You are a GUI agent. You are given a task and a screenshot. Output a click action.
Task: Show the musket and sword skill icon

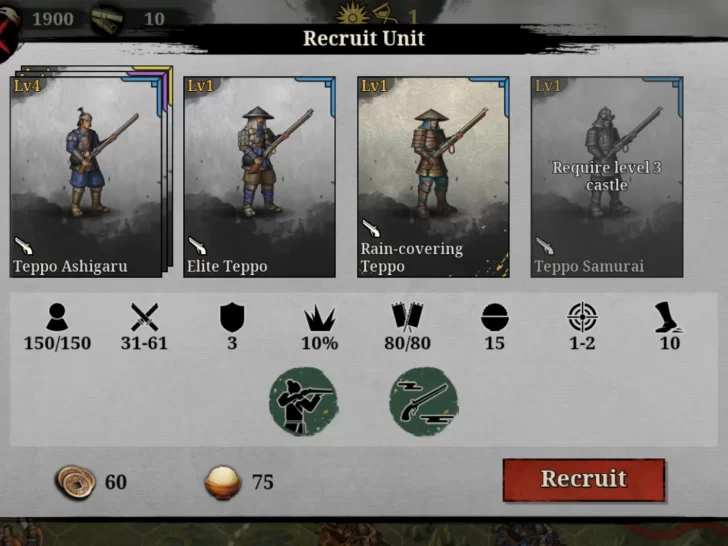coord(424,402)
